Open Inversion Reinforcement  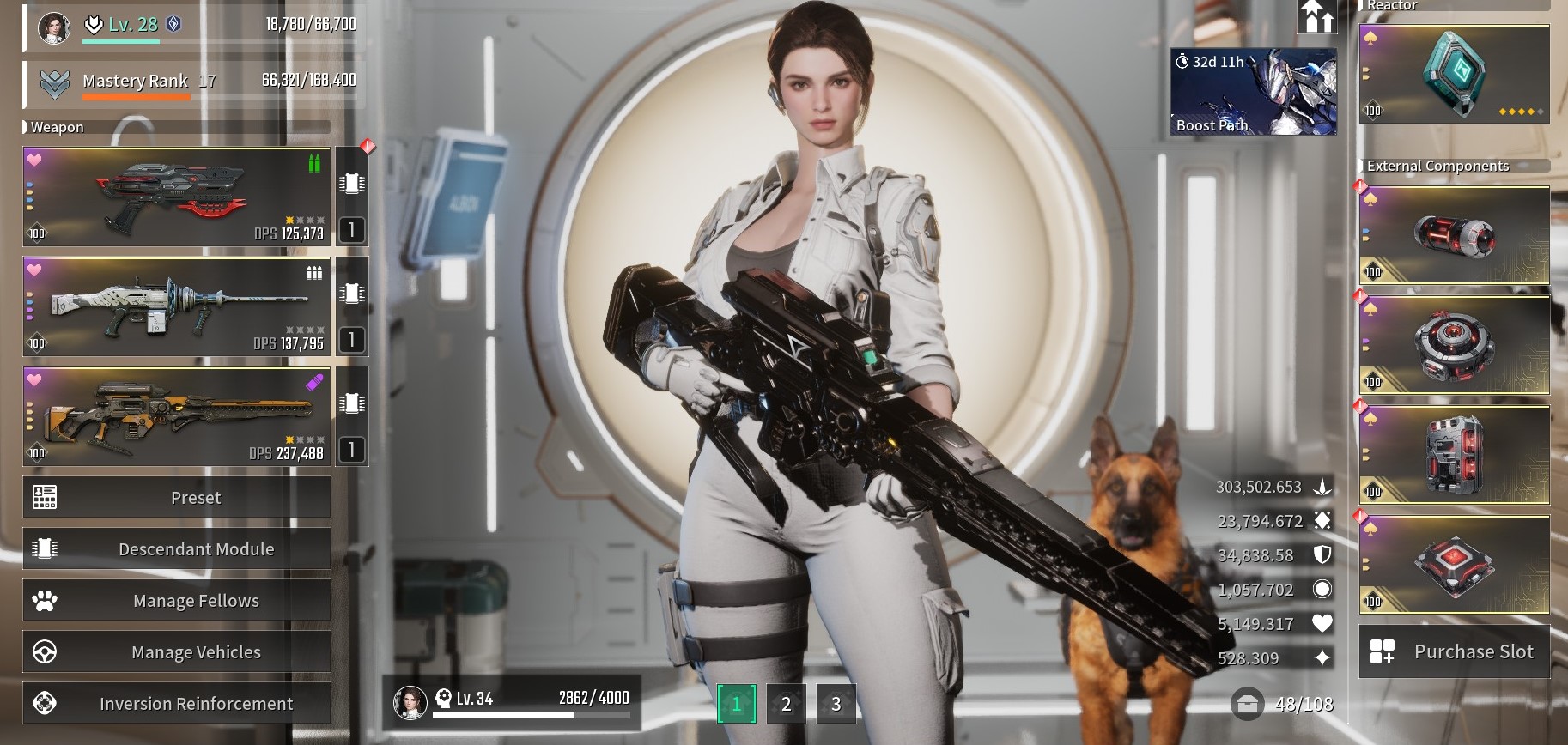click(x=177, y=704)
